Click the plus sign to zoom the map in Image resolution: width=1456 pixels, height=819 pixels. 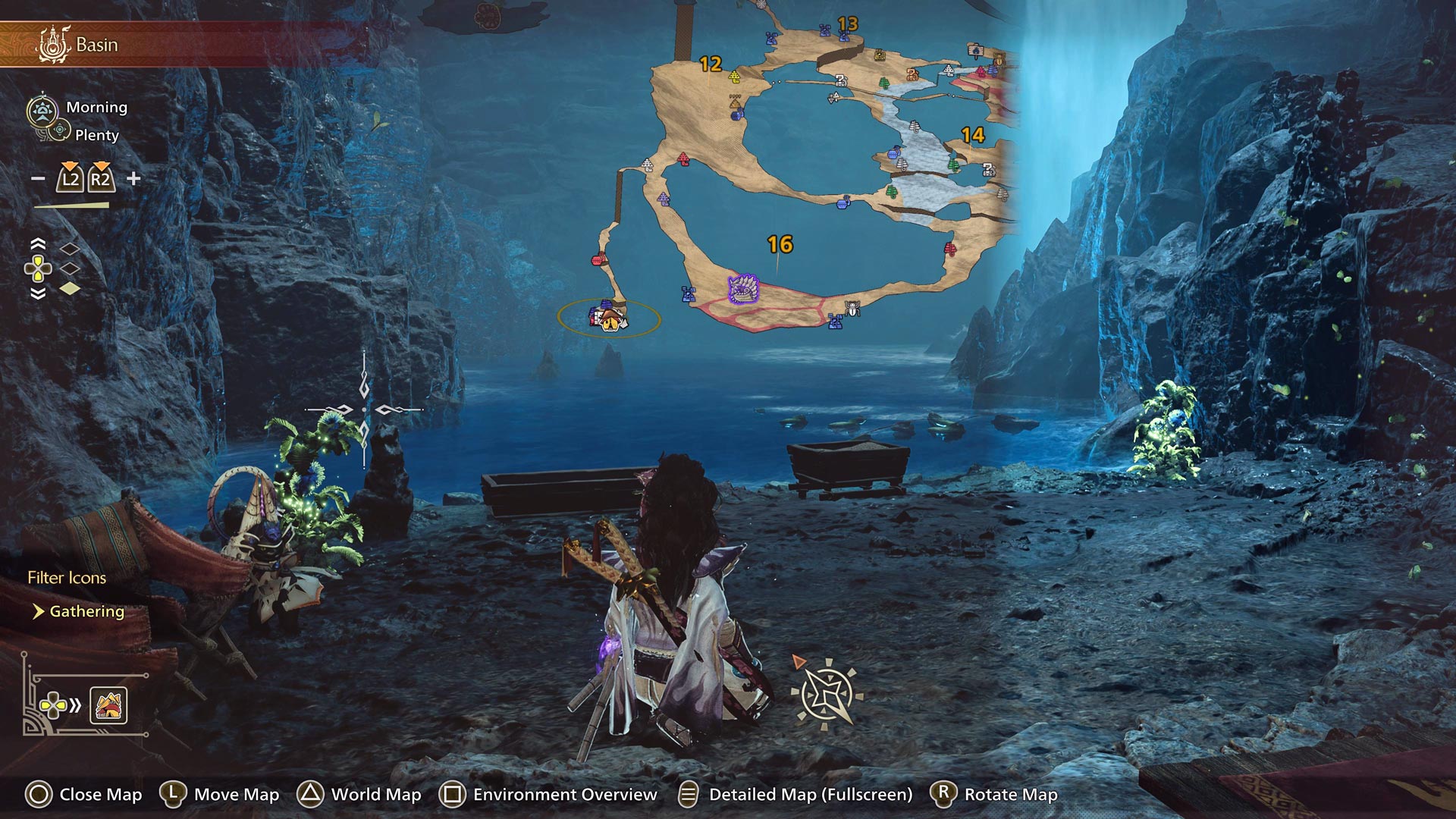(133, 180)
